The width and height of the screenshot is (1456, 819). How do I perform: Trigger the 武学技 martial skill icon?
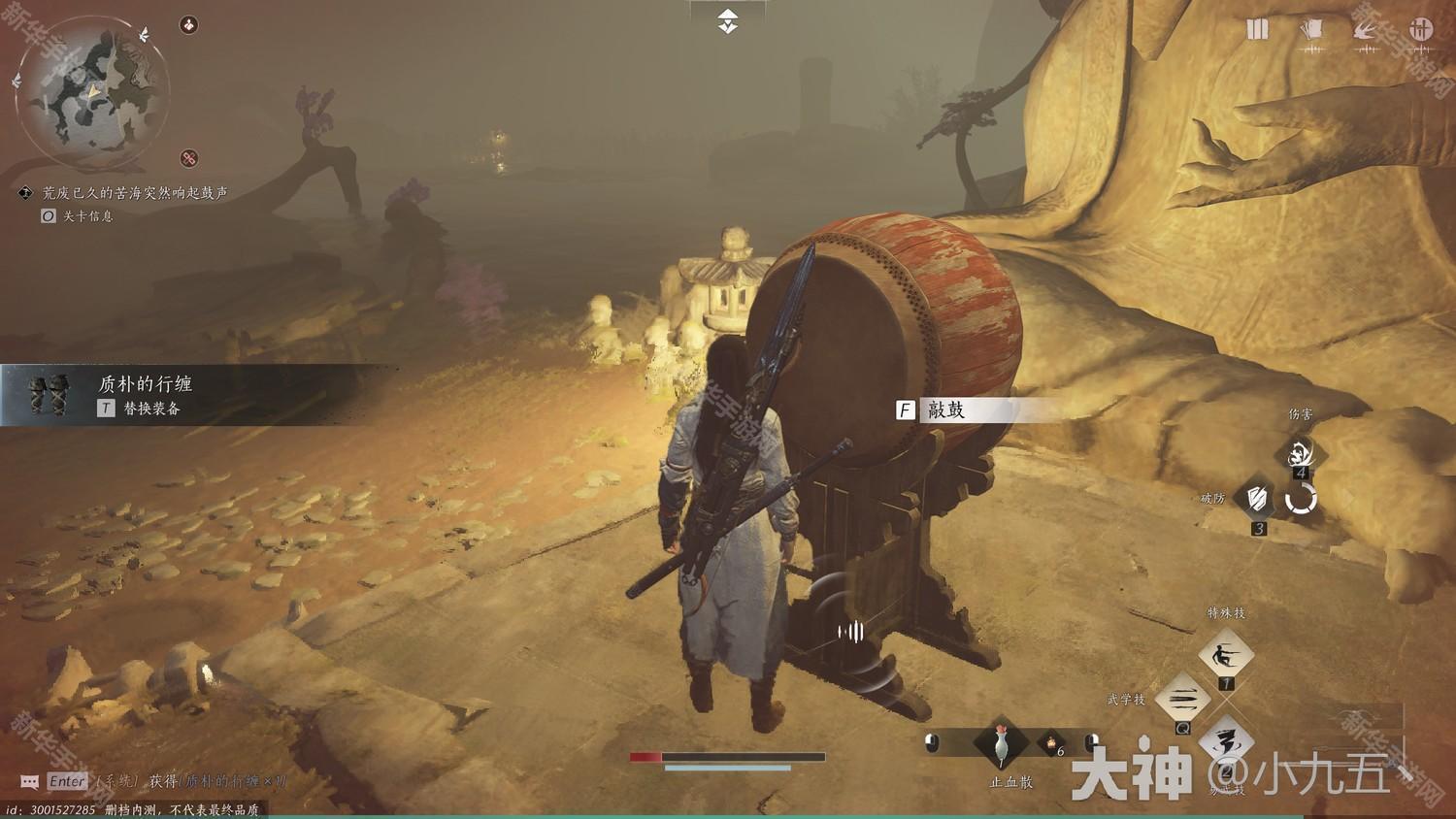(1183, 700)
